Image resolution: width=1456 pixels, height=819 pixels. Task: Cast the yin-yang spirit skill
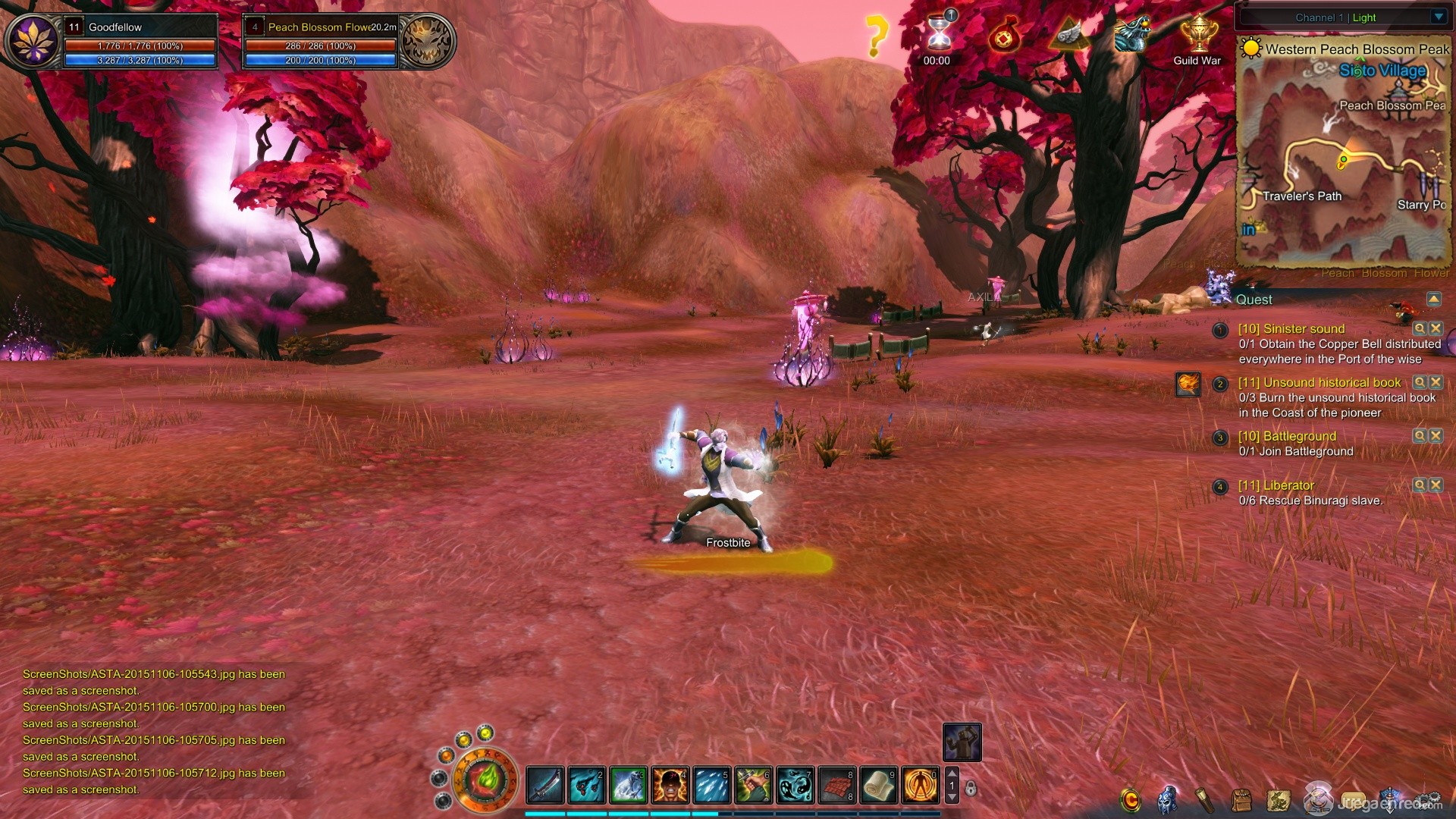click(x=795, y=785)
